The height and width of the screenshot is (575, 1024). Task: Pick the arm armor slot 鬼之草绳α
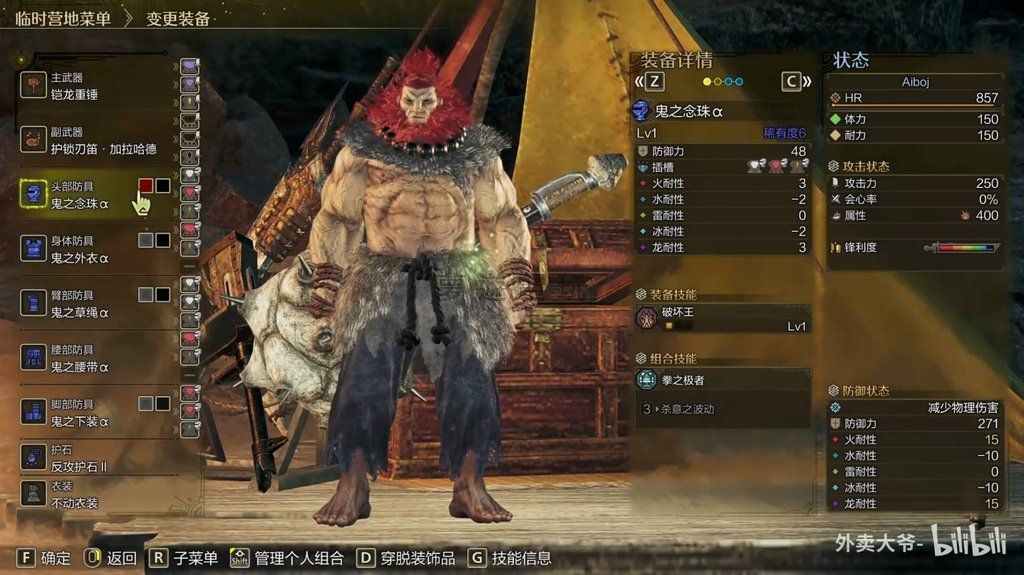point(80,303)
